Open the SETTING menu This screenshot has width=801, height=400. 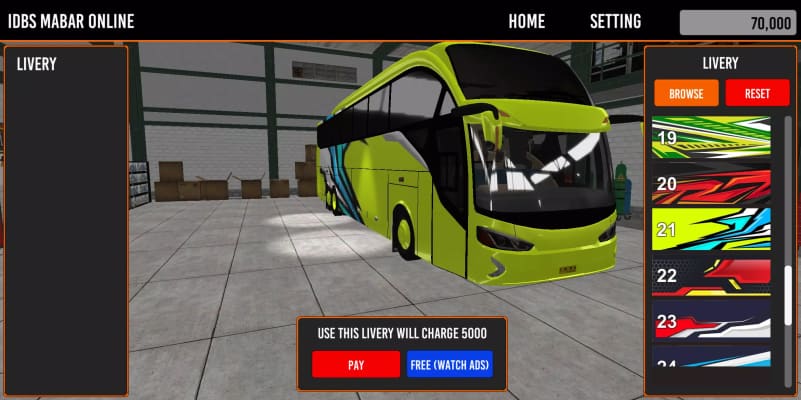coord(615,21)
